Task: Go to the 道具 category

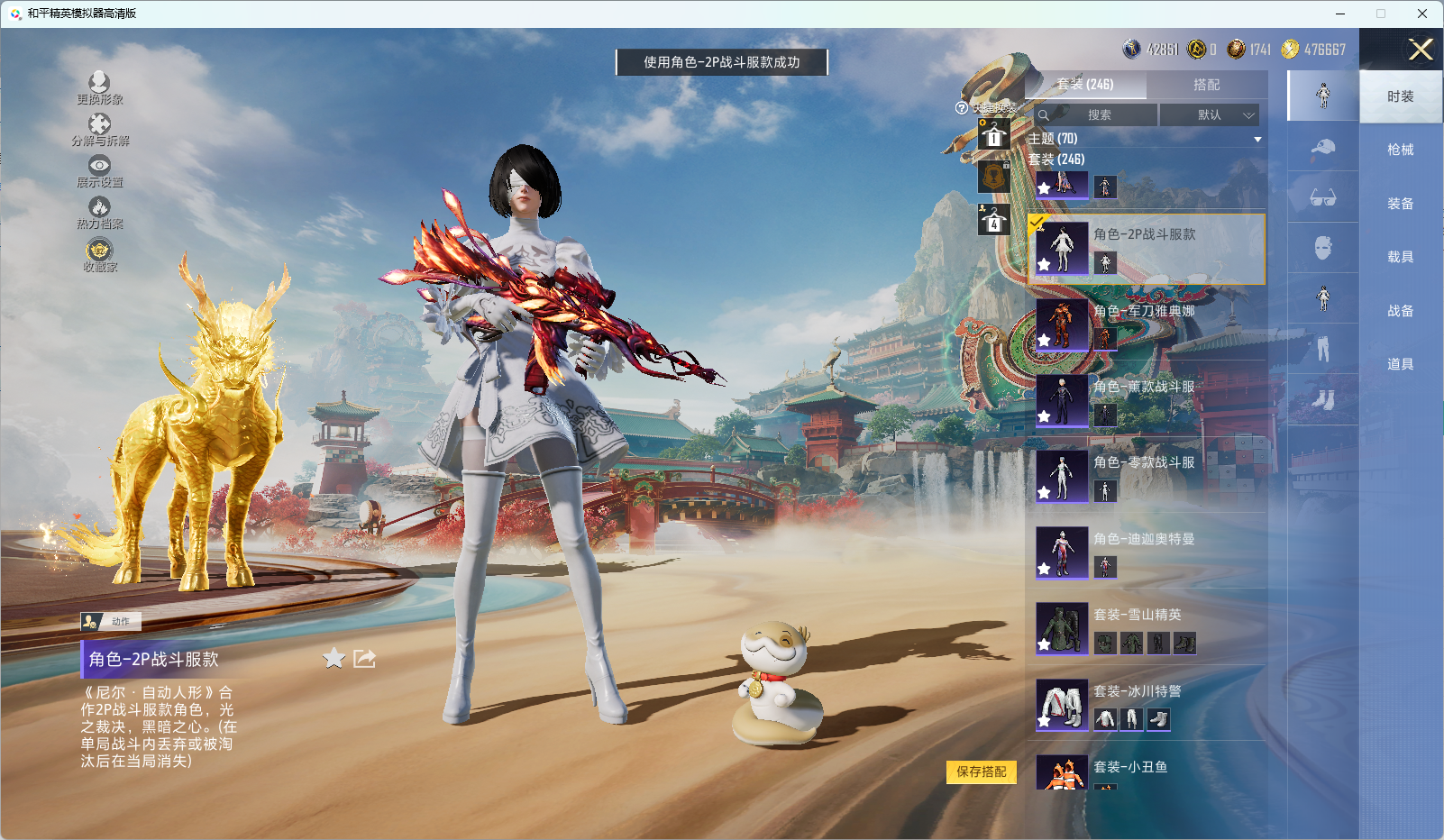Action: (1400, 364)
